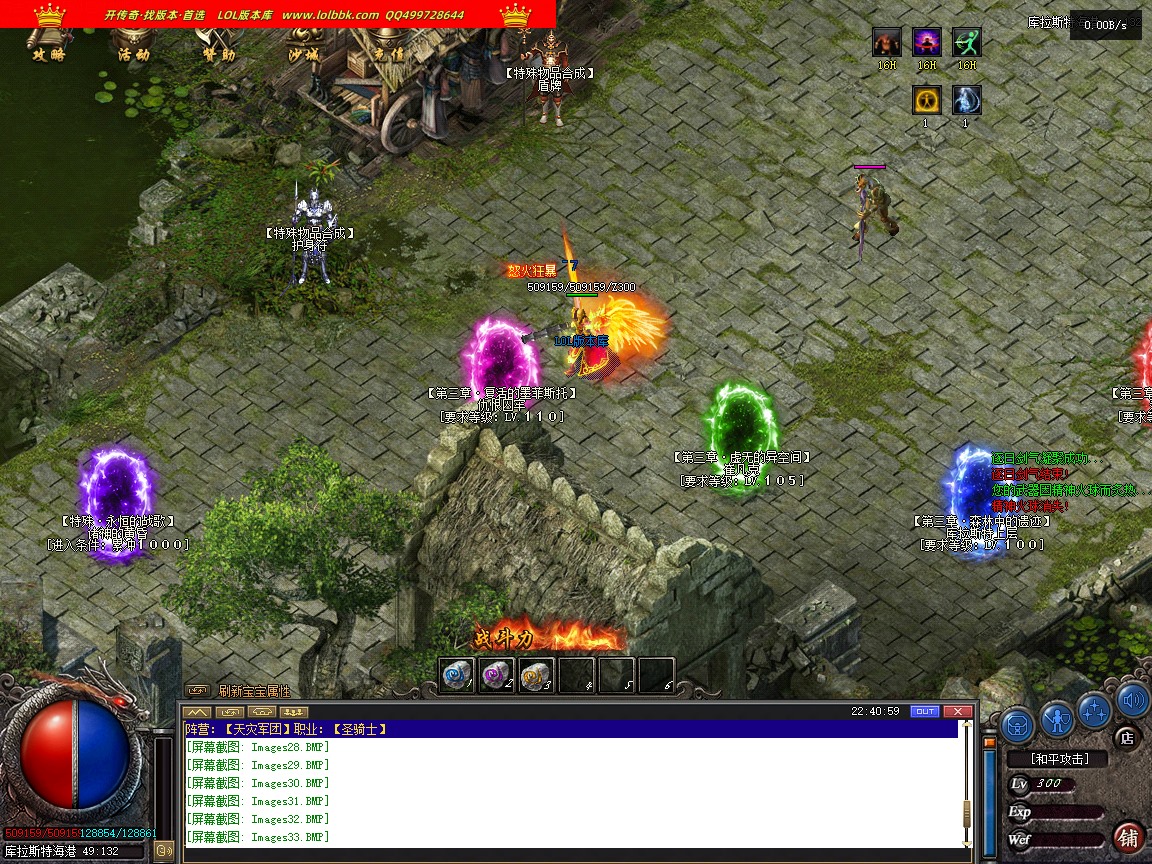Screen dimensions: 1152x864
Task: Open the 活动 events menu
Action: 133,55
